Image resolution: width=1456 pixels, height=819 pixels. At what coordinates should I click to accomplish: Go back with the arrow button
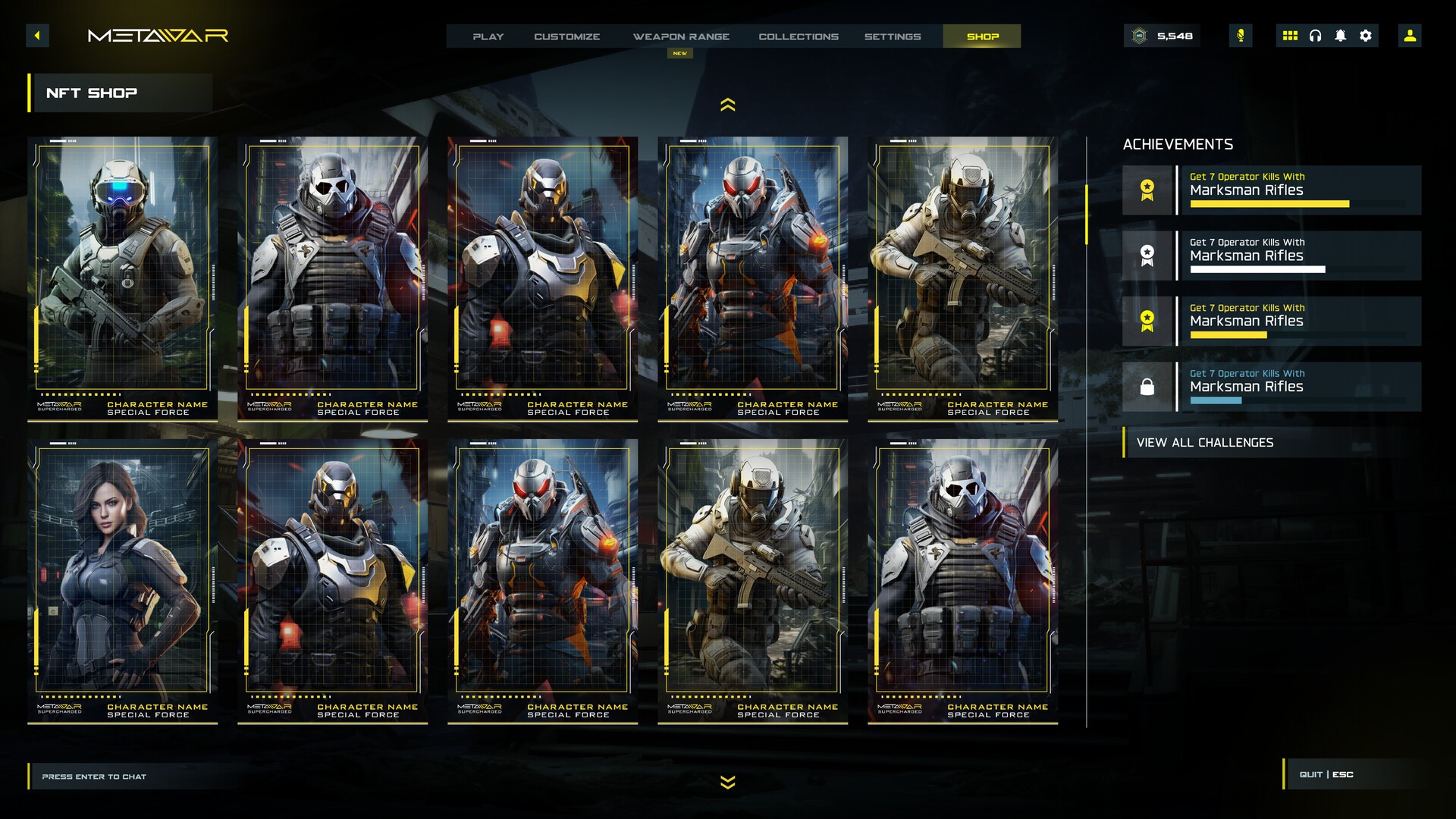pos(37,36)
